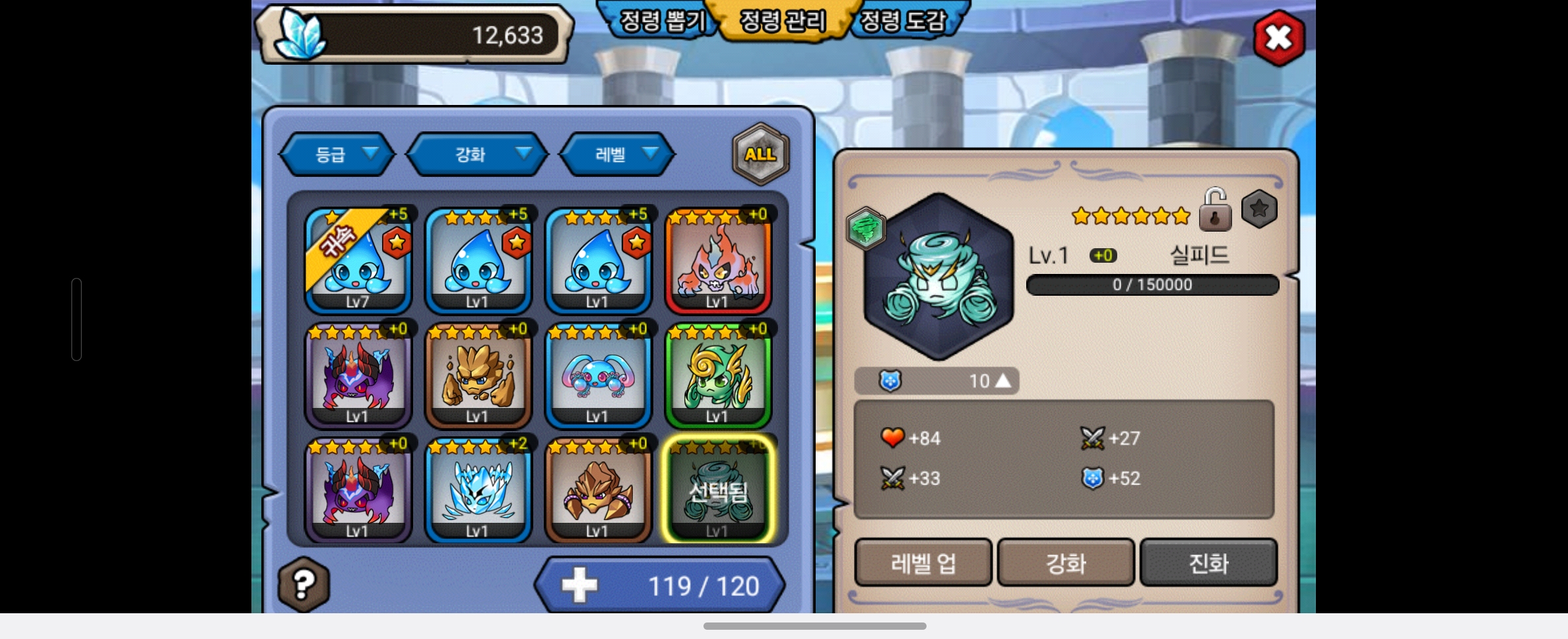Viewport: 1568px width, 639px height.
Task: Open the 레벨 sort dropdown
Action: click(618, 154)
